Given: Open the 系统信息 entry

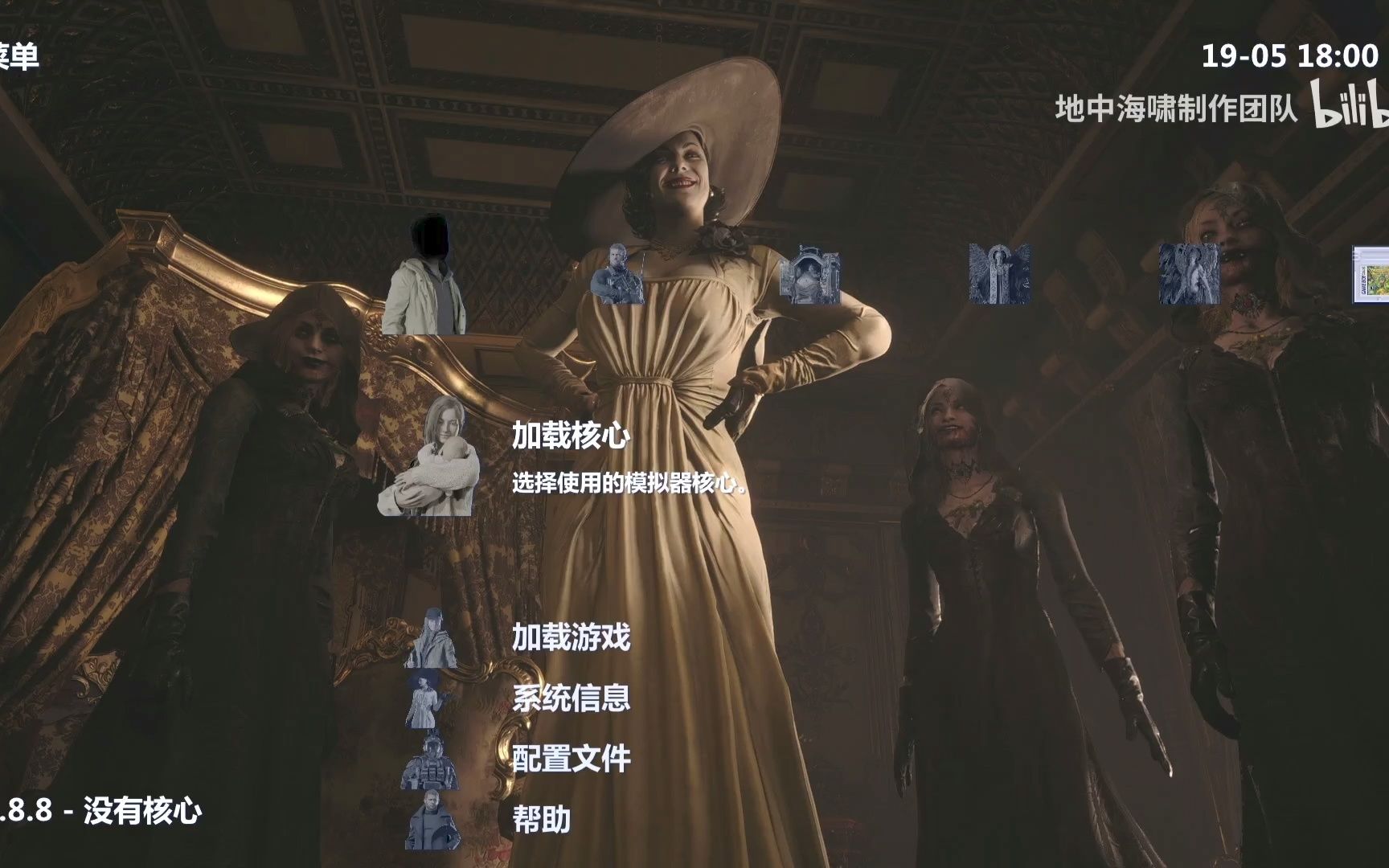Looking at the screenshot, I should (x=571, y=699).
